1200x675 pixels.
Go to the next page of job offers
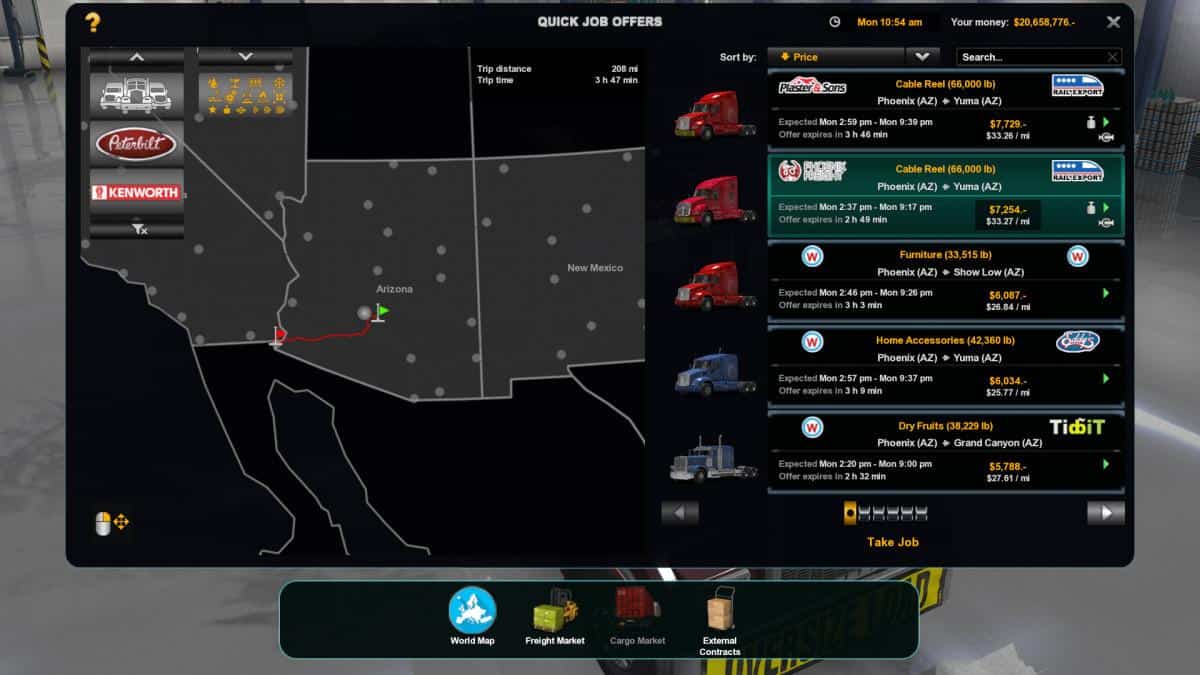click(1105, 513)
